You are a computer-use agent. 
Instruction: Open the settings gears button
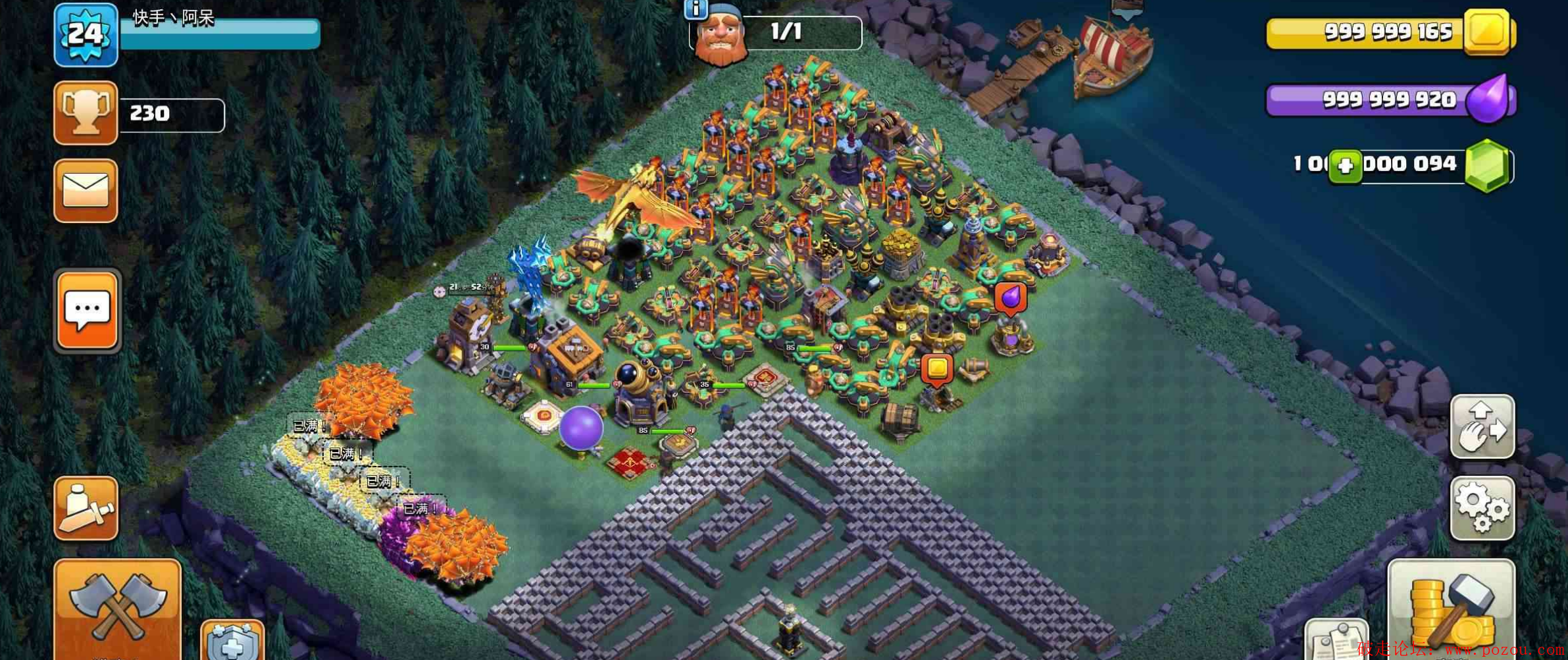[x=1482, y=508]
